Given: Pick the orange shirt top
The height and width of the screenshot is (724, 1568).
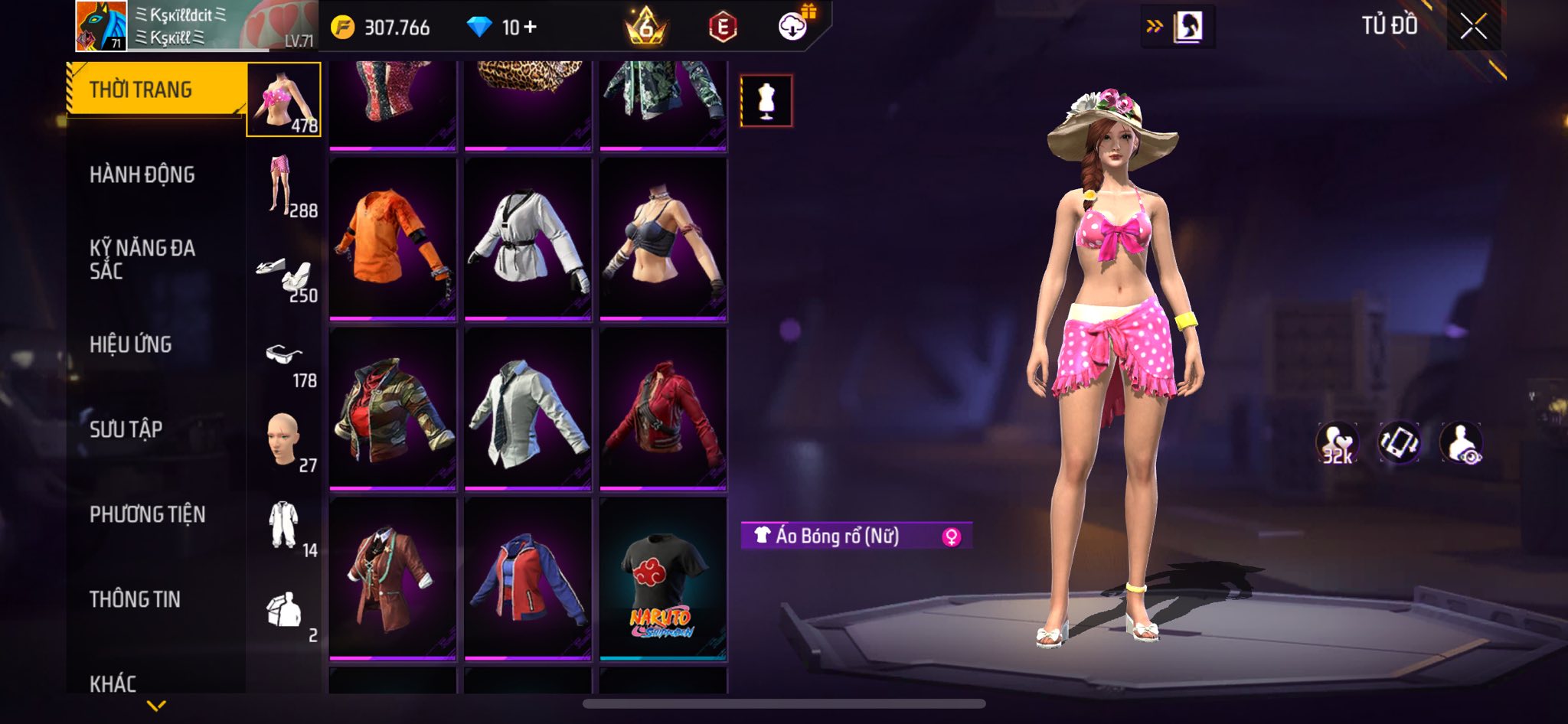Looking at the screenshot, I should (x=393, y=238).
